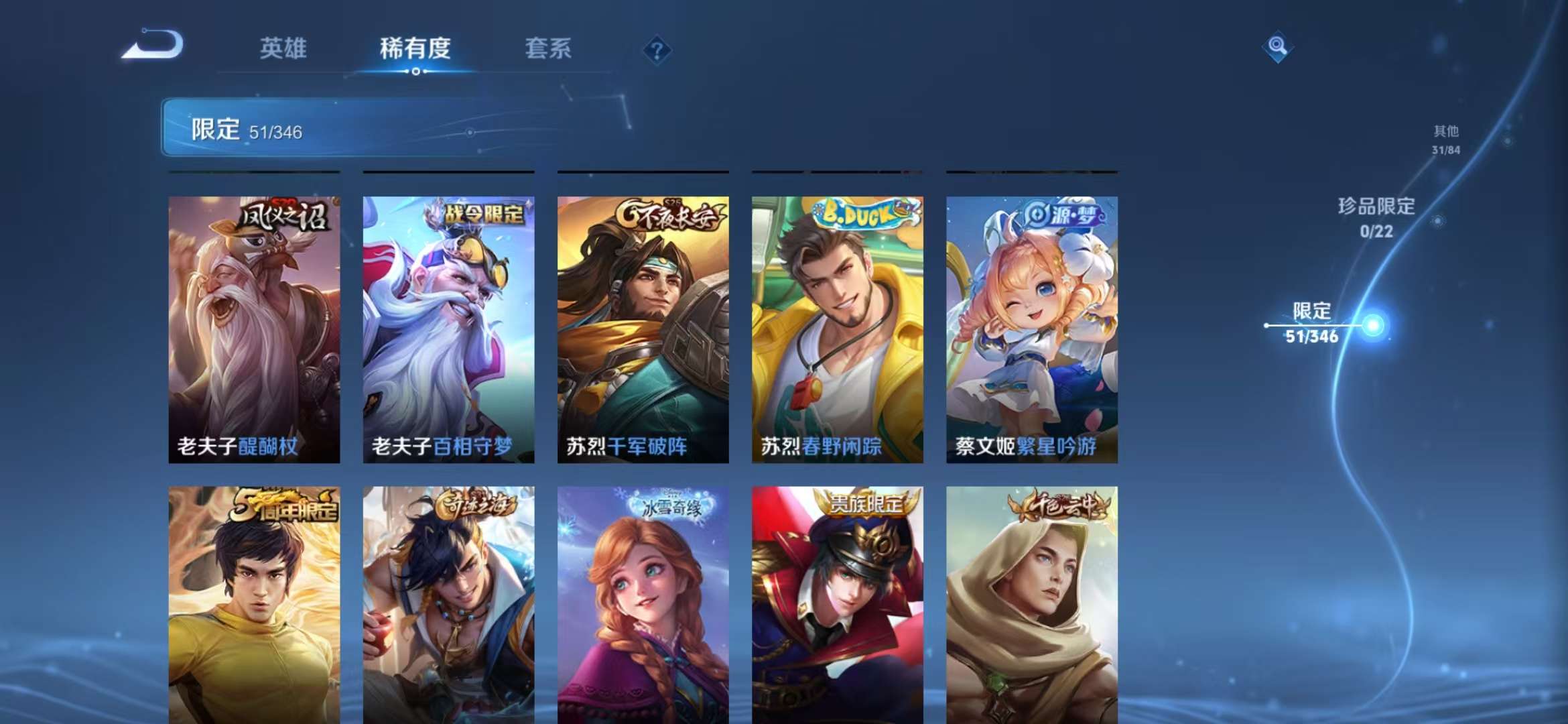Open the search magnifier icon
1568x724 pixels.
point(1277,48)
